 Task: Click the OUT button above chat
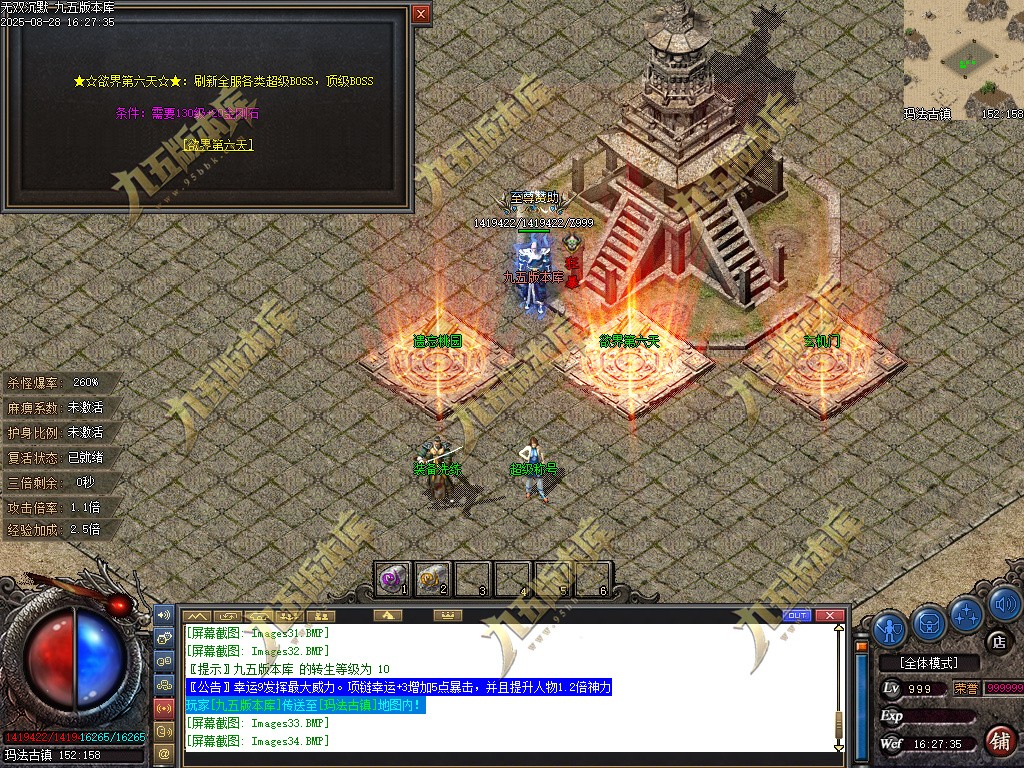tap(797, 615)
